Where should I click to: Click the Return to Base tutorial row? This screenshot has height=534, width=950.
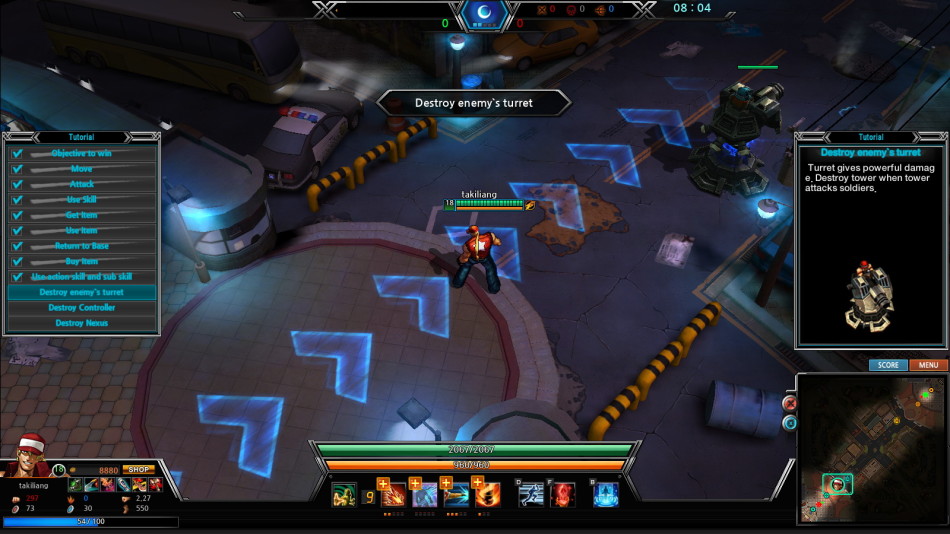[82, 246]
